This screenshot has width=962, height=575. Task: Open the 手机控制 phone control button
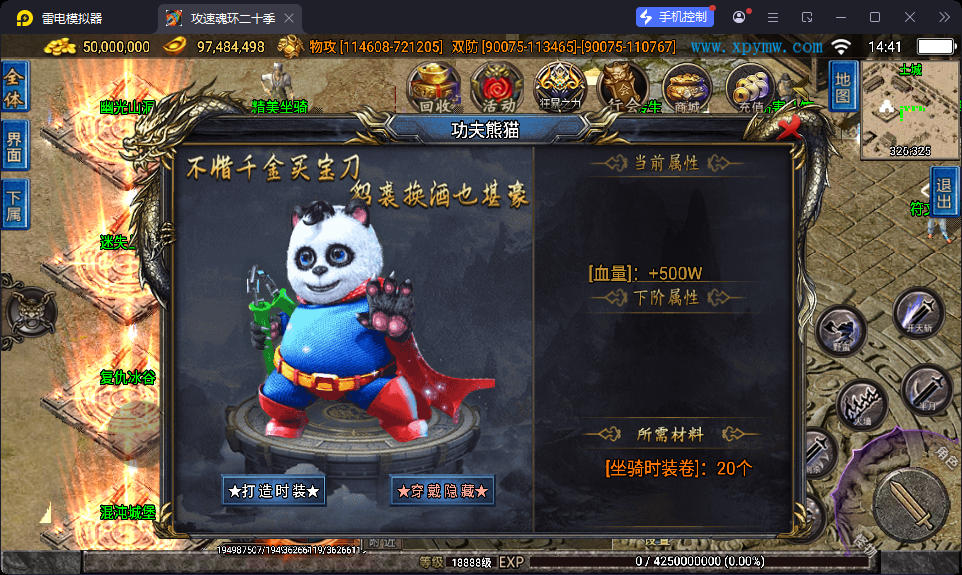(675, 17)
